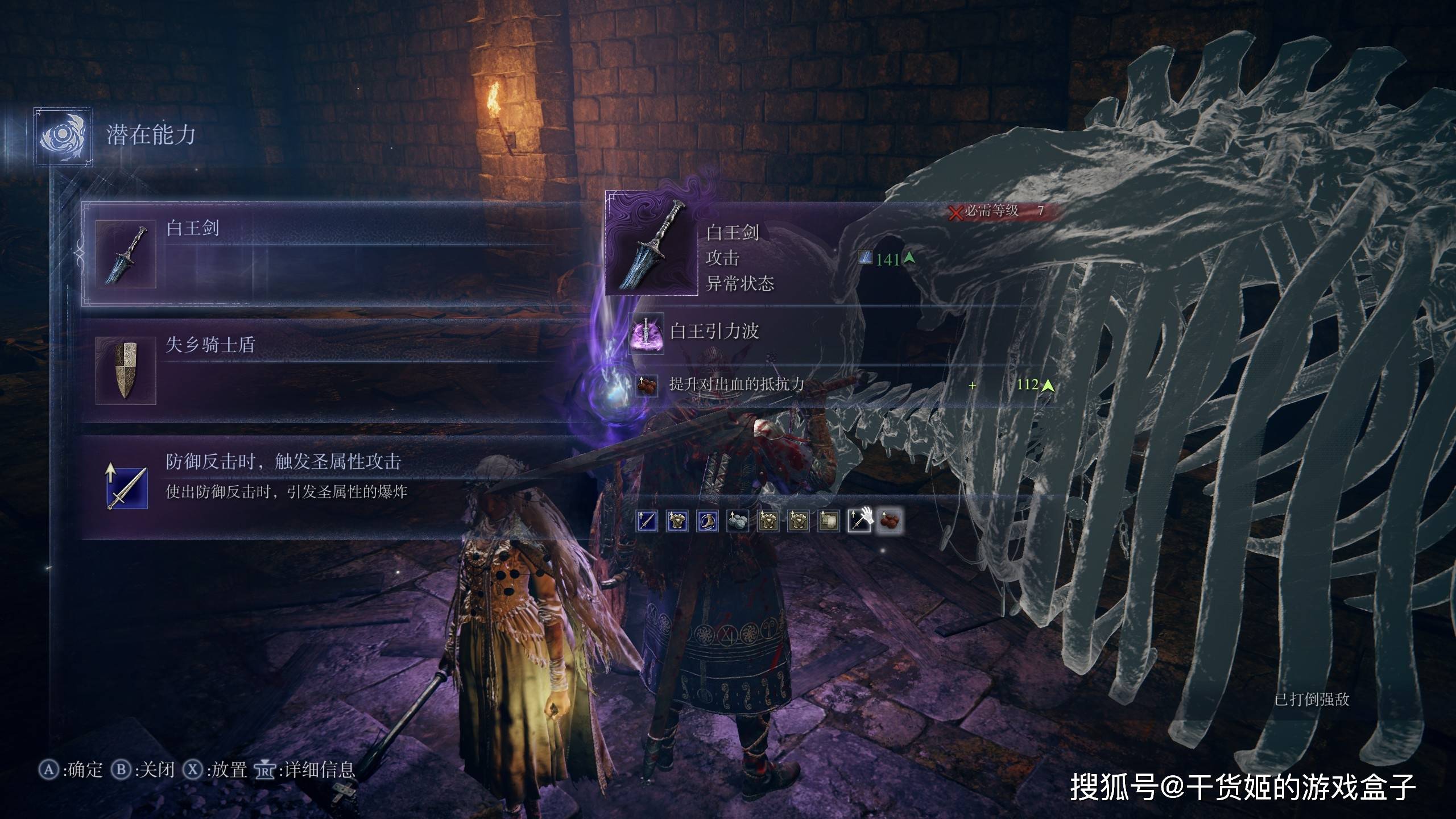This screenshot has height=819, width=1456.
Task: Click the grey stone cluster buff icon
Action: coord(737,520)
